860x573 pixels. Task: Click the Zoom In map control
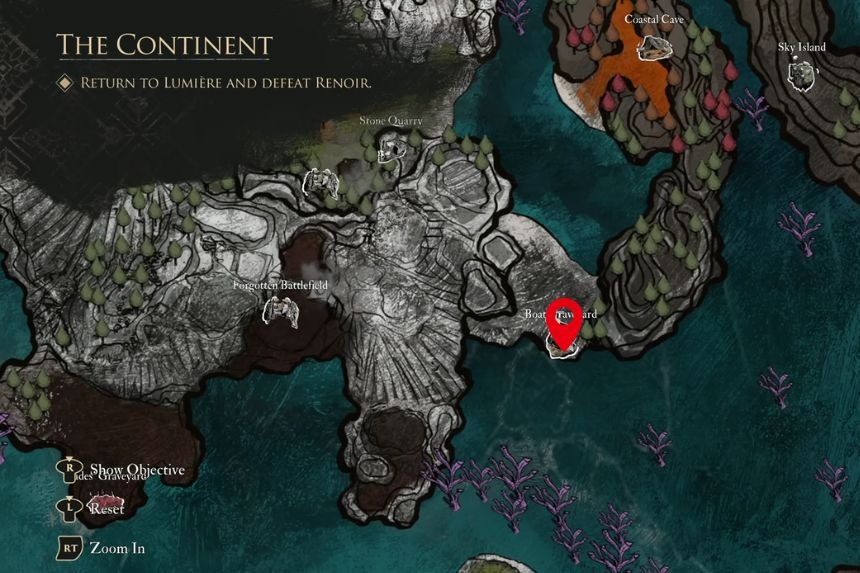123,548
